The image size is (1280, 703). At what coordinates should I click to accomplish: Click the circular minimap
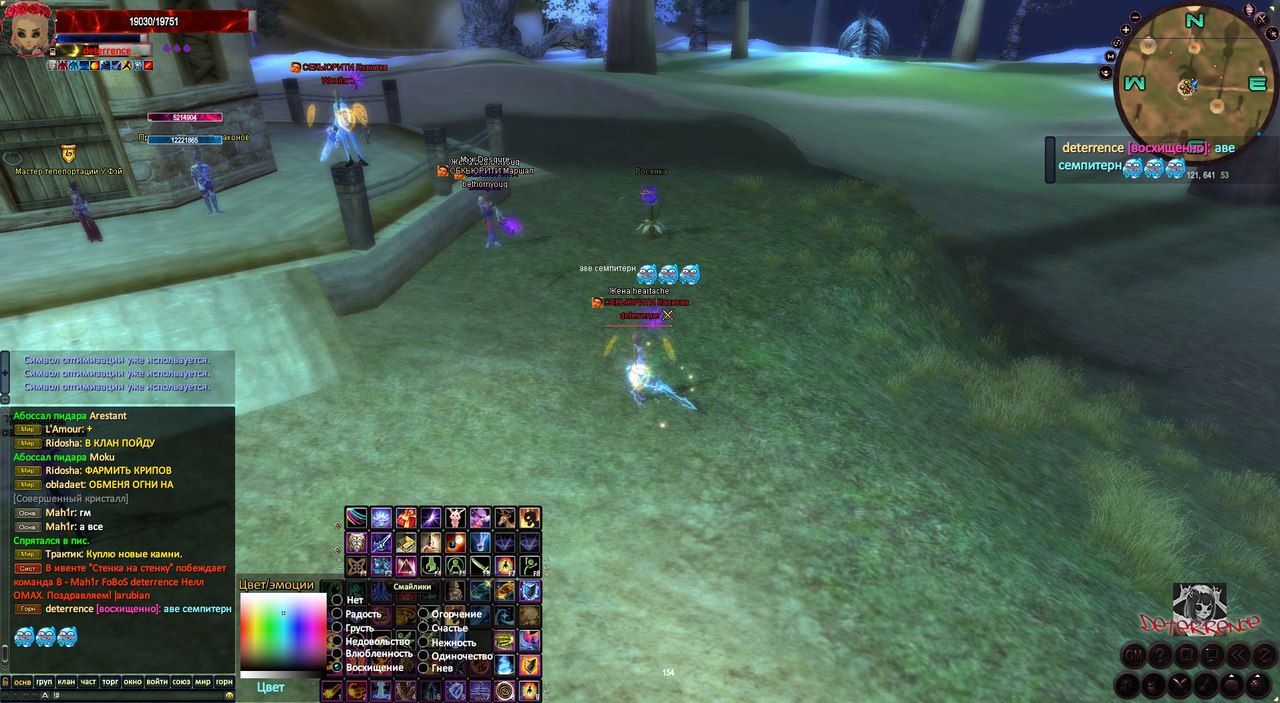[x=1189, y=85]
